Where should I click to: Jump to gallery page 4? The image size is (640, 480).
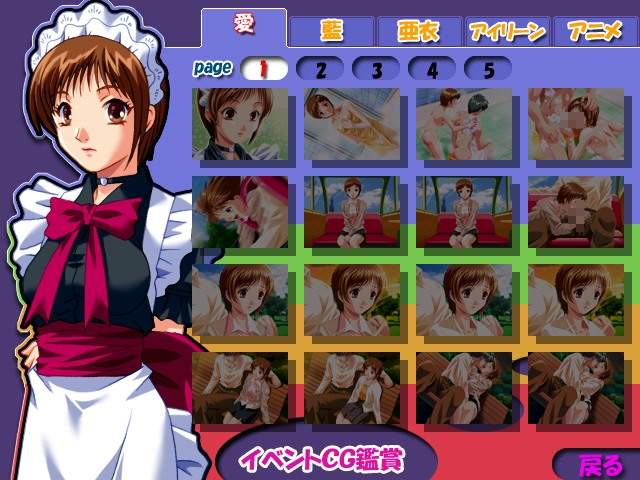(431, 69)
